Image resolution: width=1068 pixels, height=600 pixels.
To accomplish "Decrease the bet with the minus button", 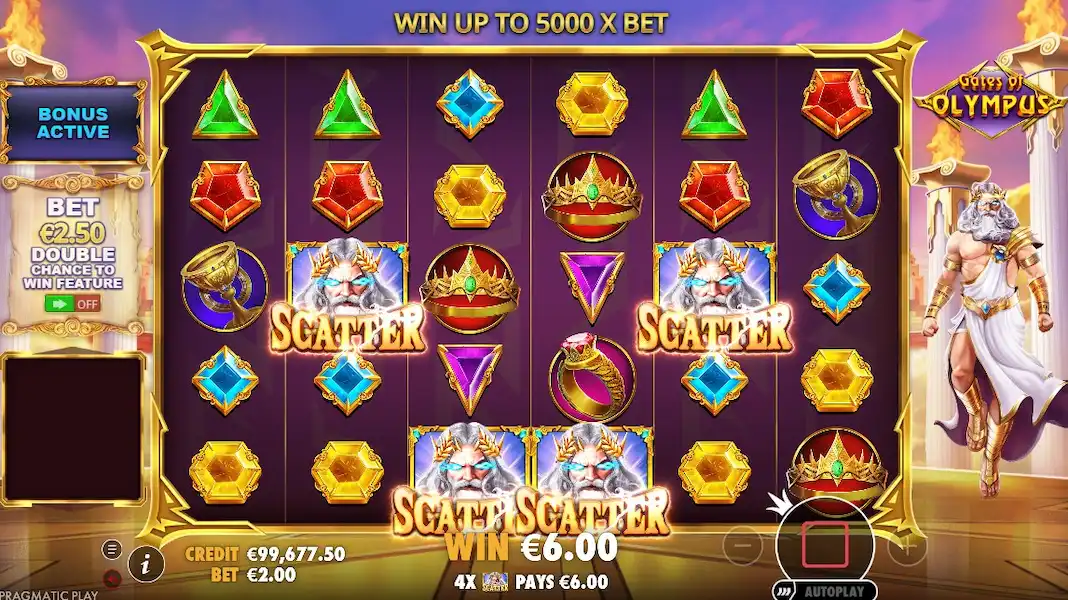I will [x=743, y=546].
